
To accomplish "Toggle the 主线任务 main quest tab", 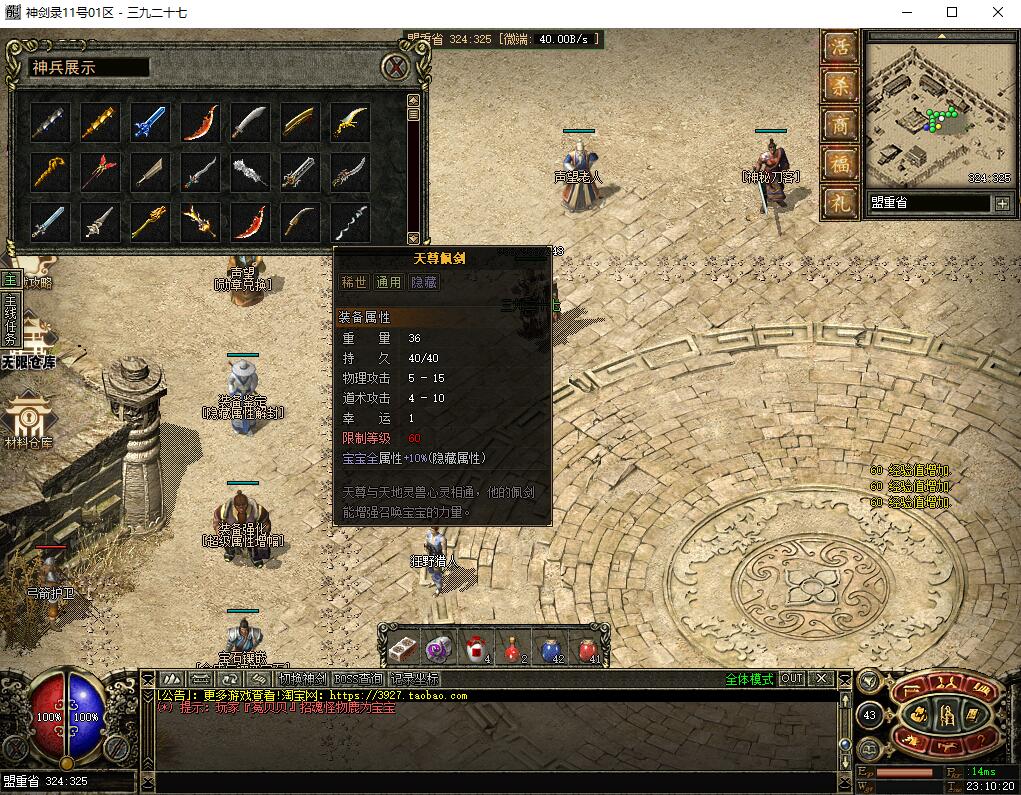I will point(10,318).
